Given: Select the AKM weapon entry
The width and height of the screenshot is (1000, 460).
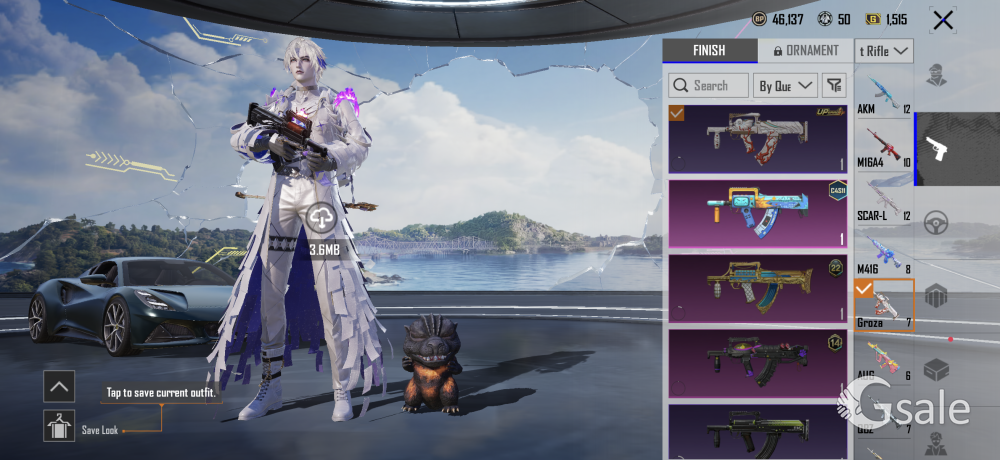Looking at the screenshot, I should [x=884, y=96].
